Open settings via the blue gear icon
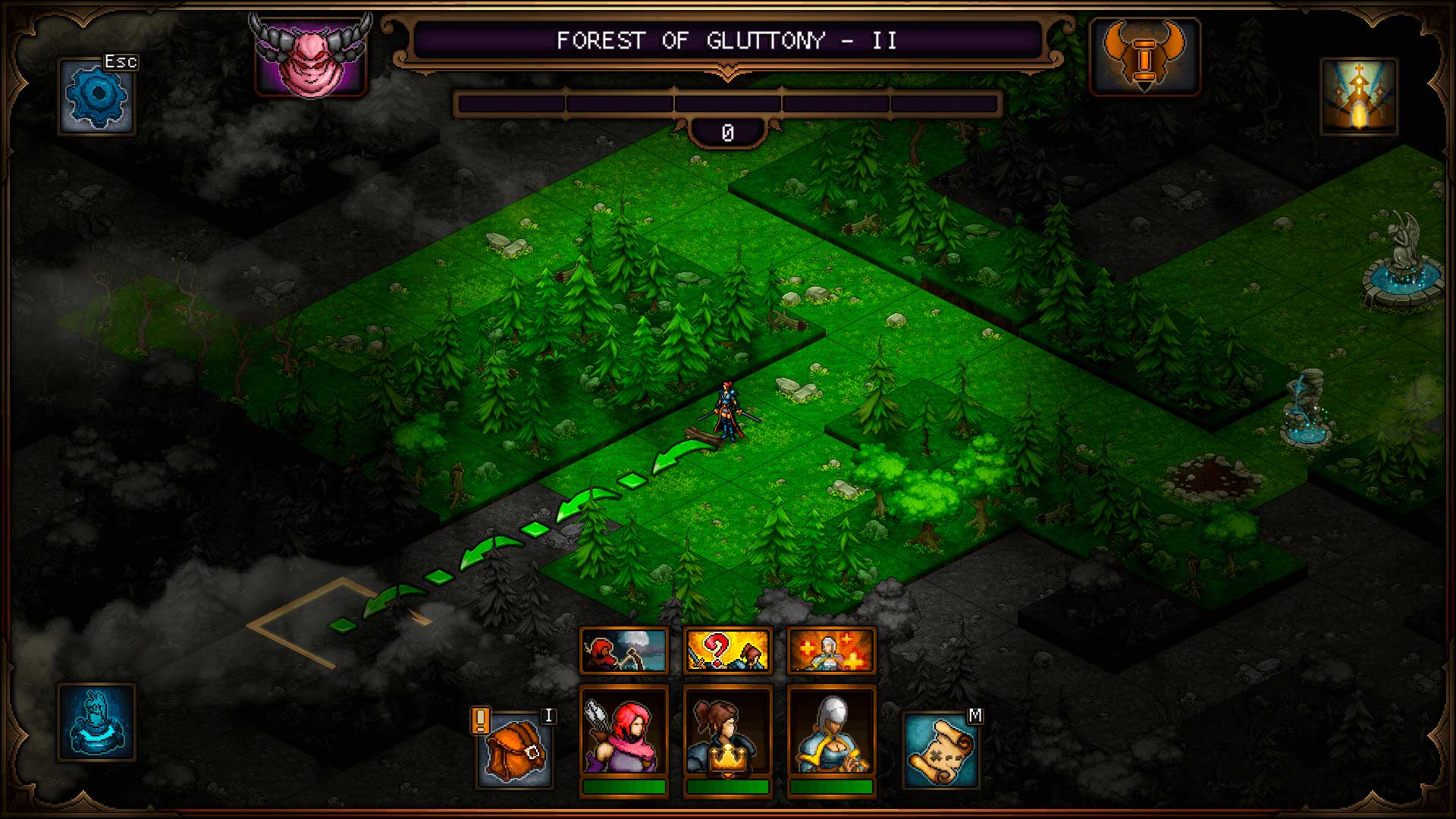 (96, 96)
